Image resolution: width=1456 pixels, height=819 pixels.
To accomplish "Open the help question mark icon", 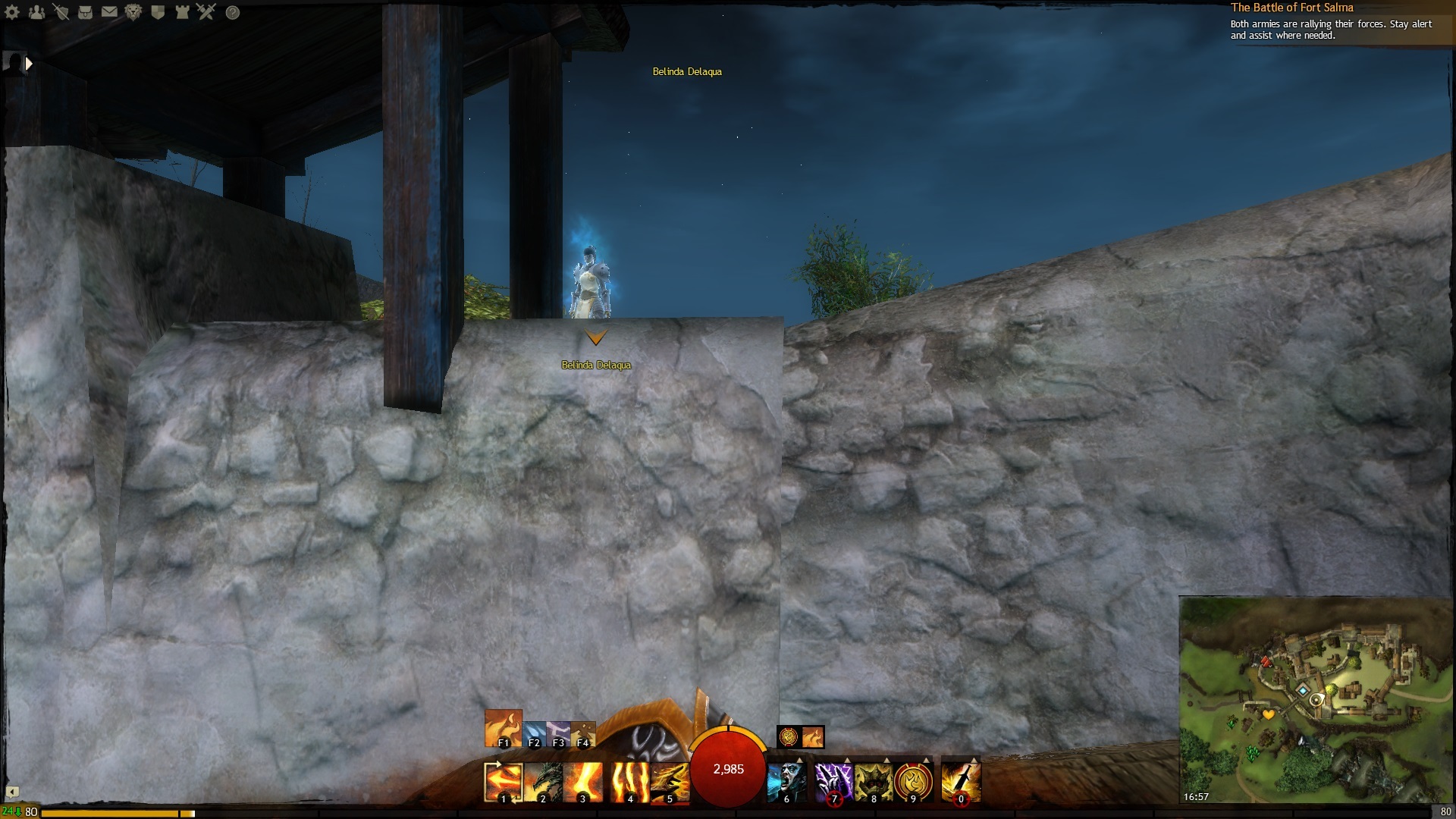I will tap(233, 12).
